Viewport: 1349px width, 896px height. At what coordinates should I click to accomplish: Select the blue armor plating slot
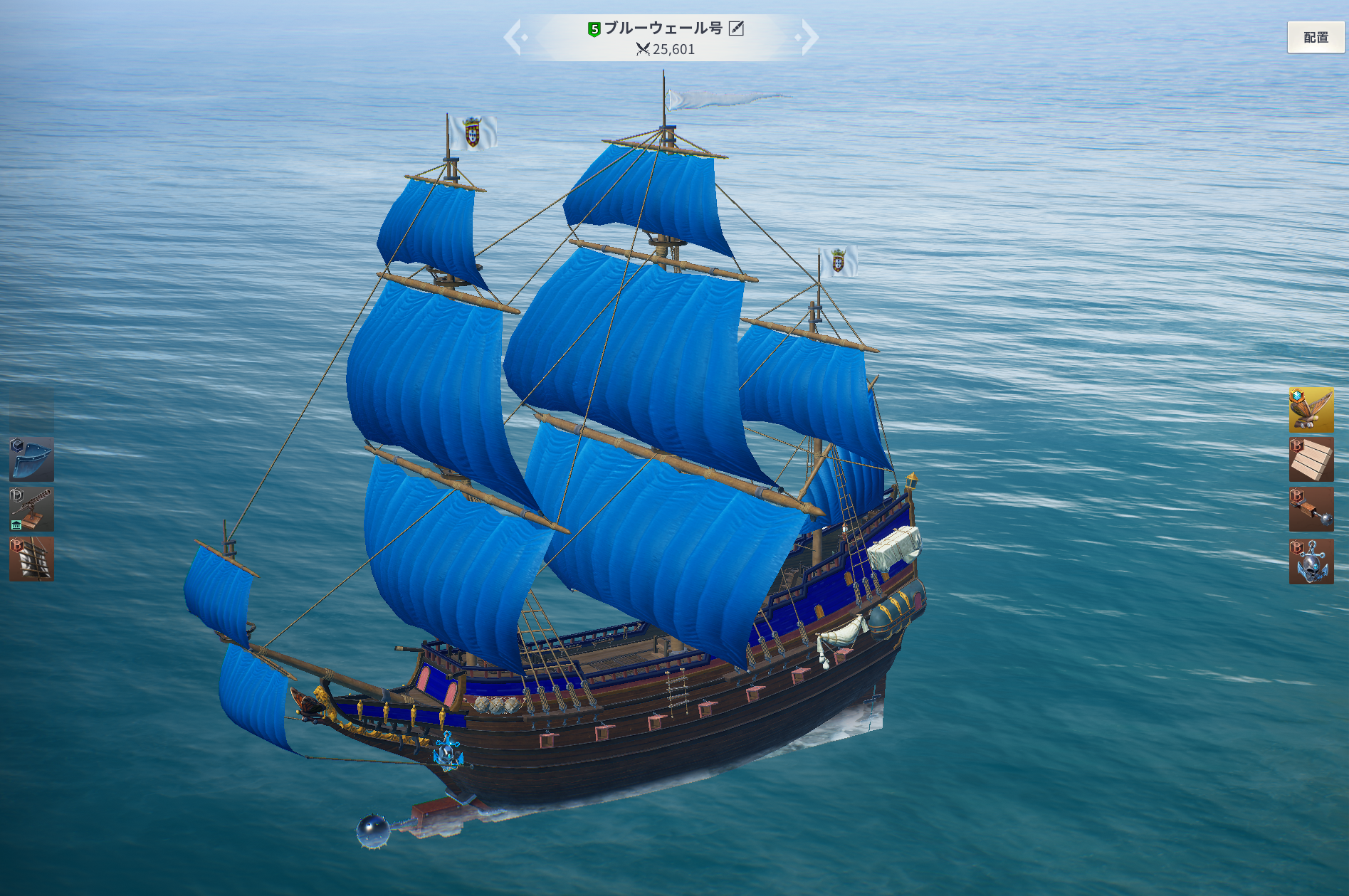(x=31, y=460)
